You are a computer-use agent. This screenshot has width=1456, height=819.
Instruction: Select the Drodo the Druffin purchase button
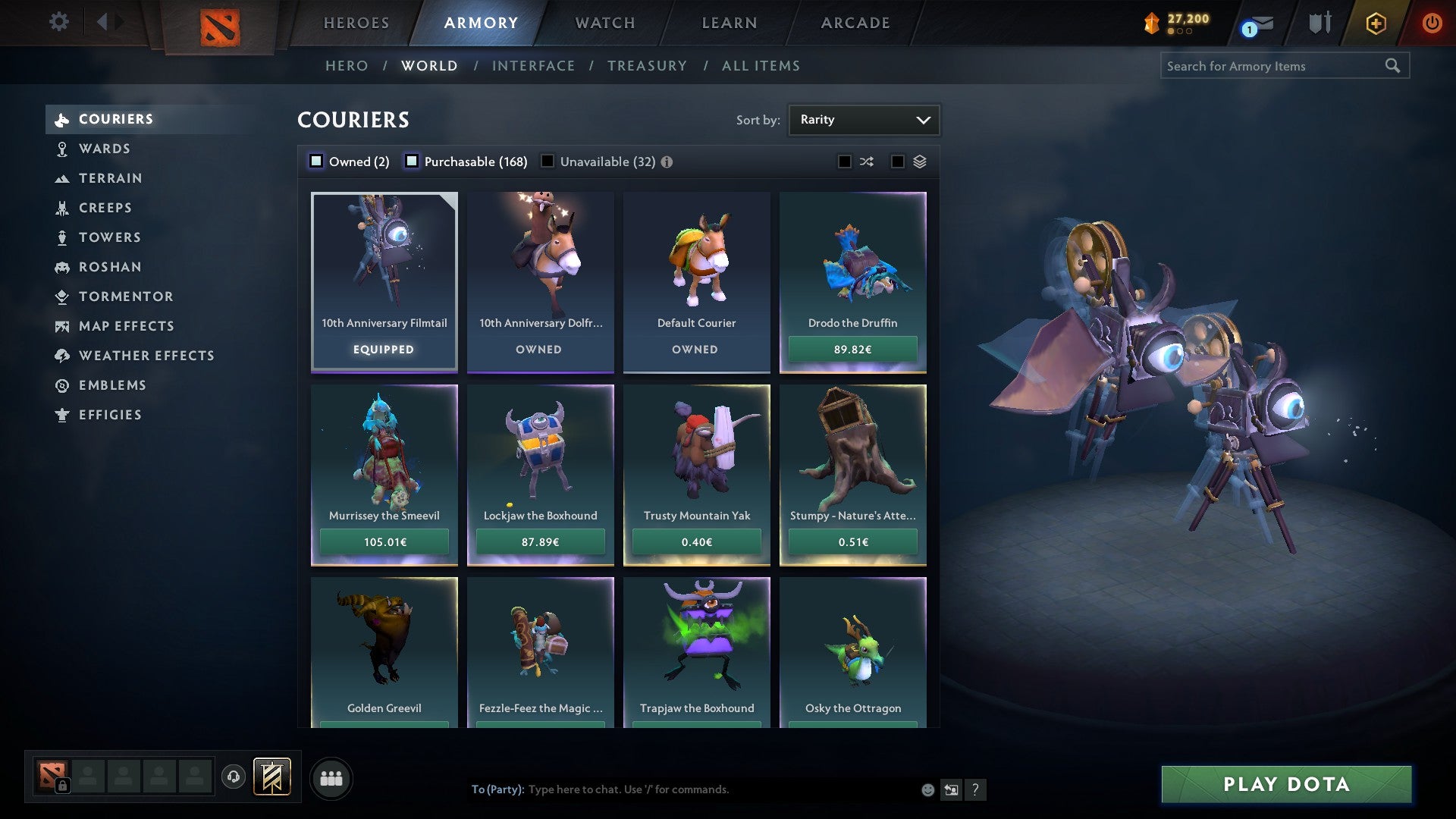coord(852,349)
